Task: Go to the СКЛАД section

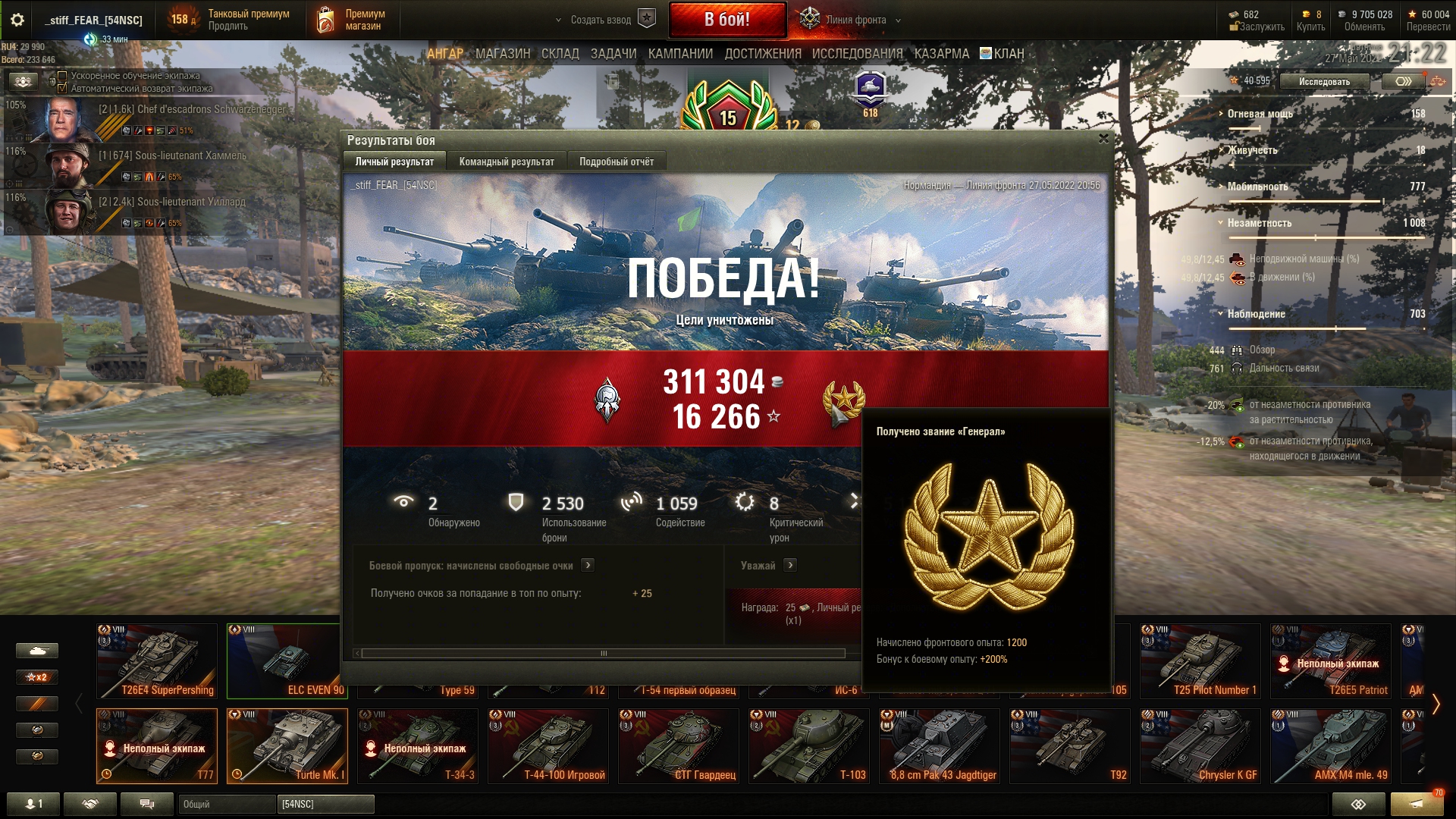Action: pyautogui.click(x=560, y=54)
